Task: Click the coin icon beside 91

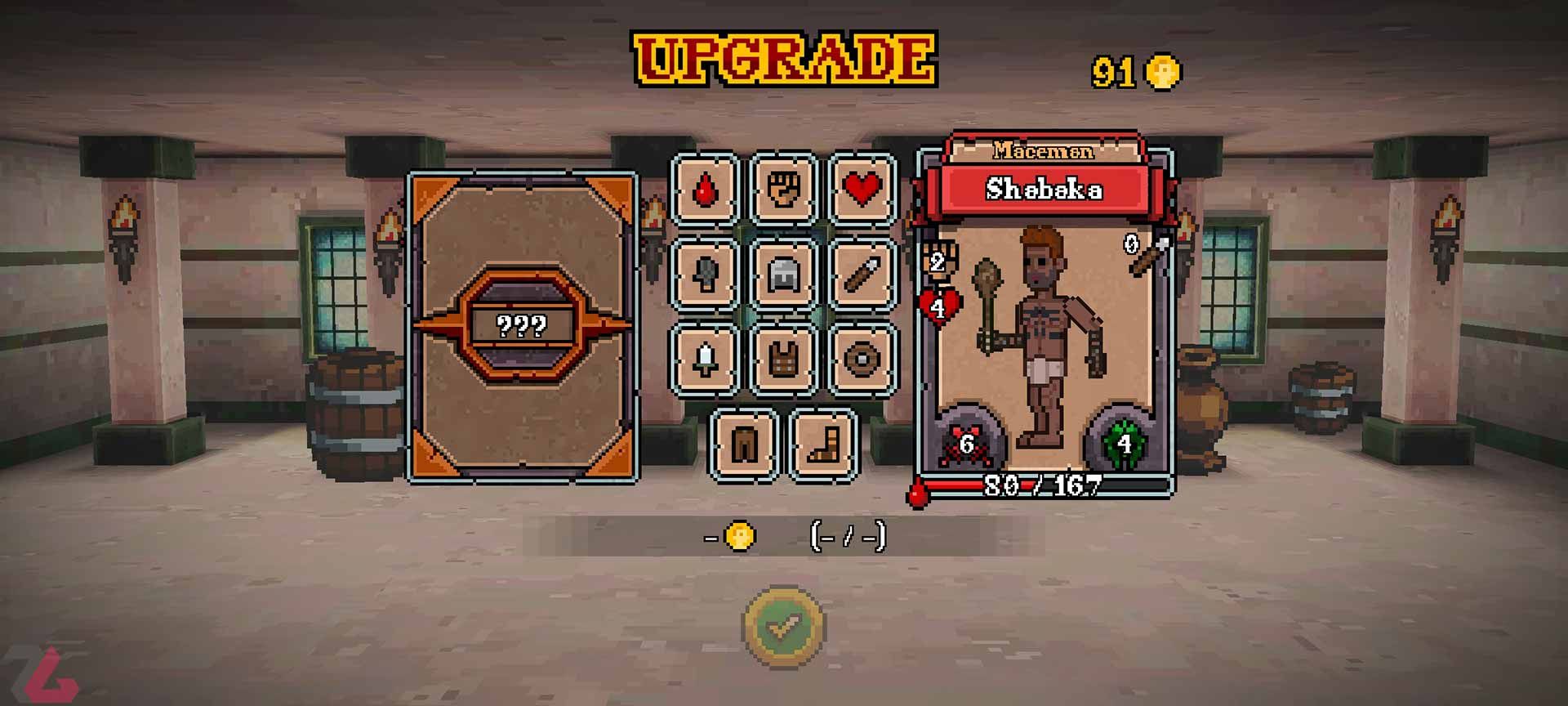Action: click(1162, 72)
